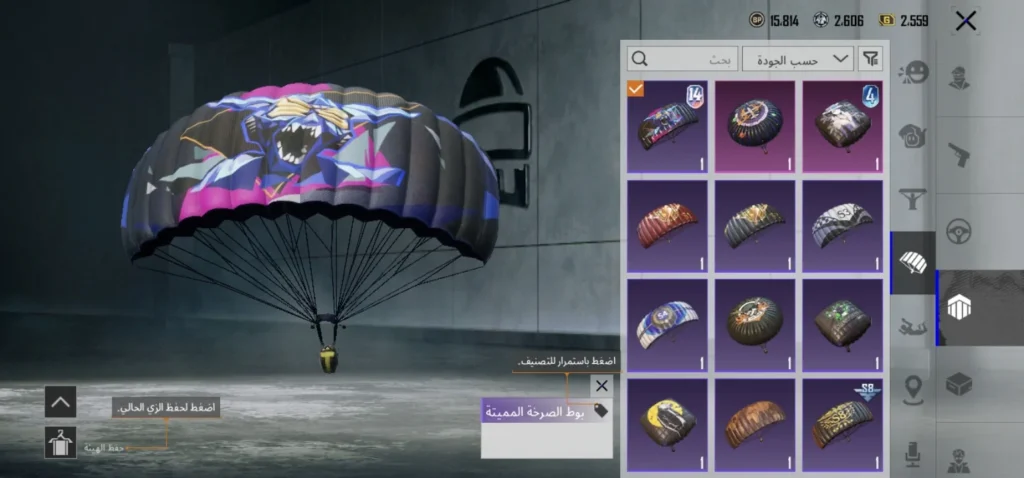Open the filter funnel options
This screenshot has height=478, width=1024.
tap(871, 59)
